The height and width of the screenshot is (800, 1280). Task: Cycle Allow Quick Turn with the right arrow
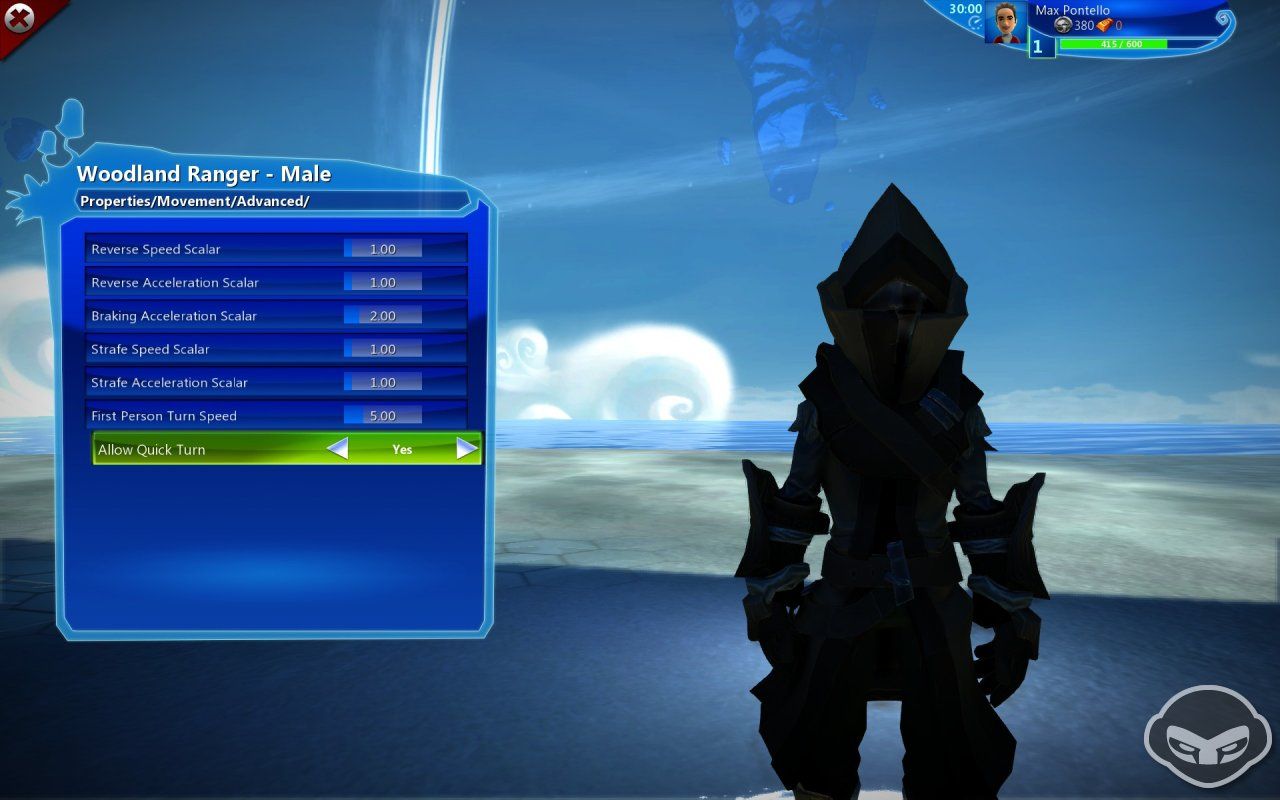tap(465, 449)
